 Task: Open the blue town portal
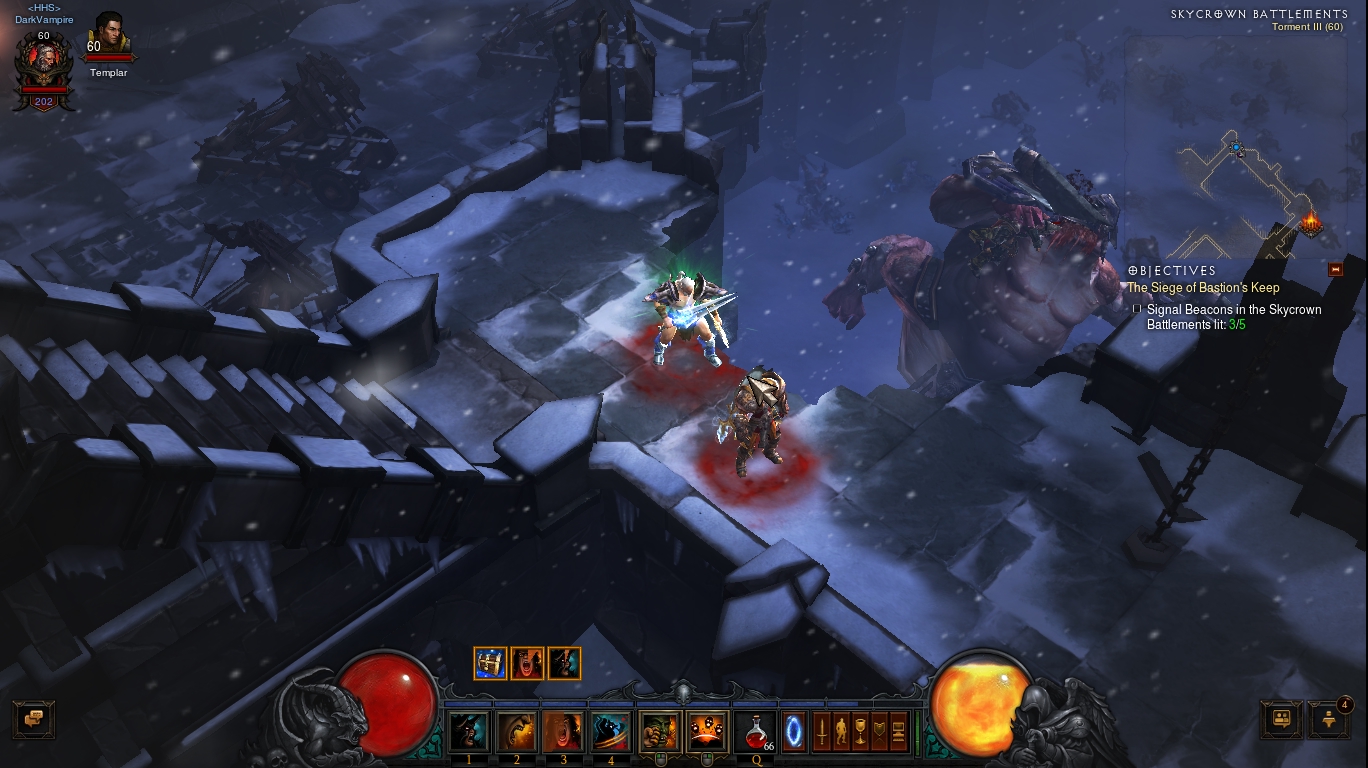tap(794, 731)
